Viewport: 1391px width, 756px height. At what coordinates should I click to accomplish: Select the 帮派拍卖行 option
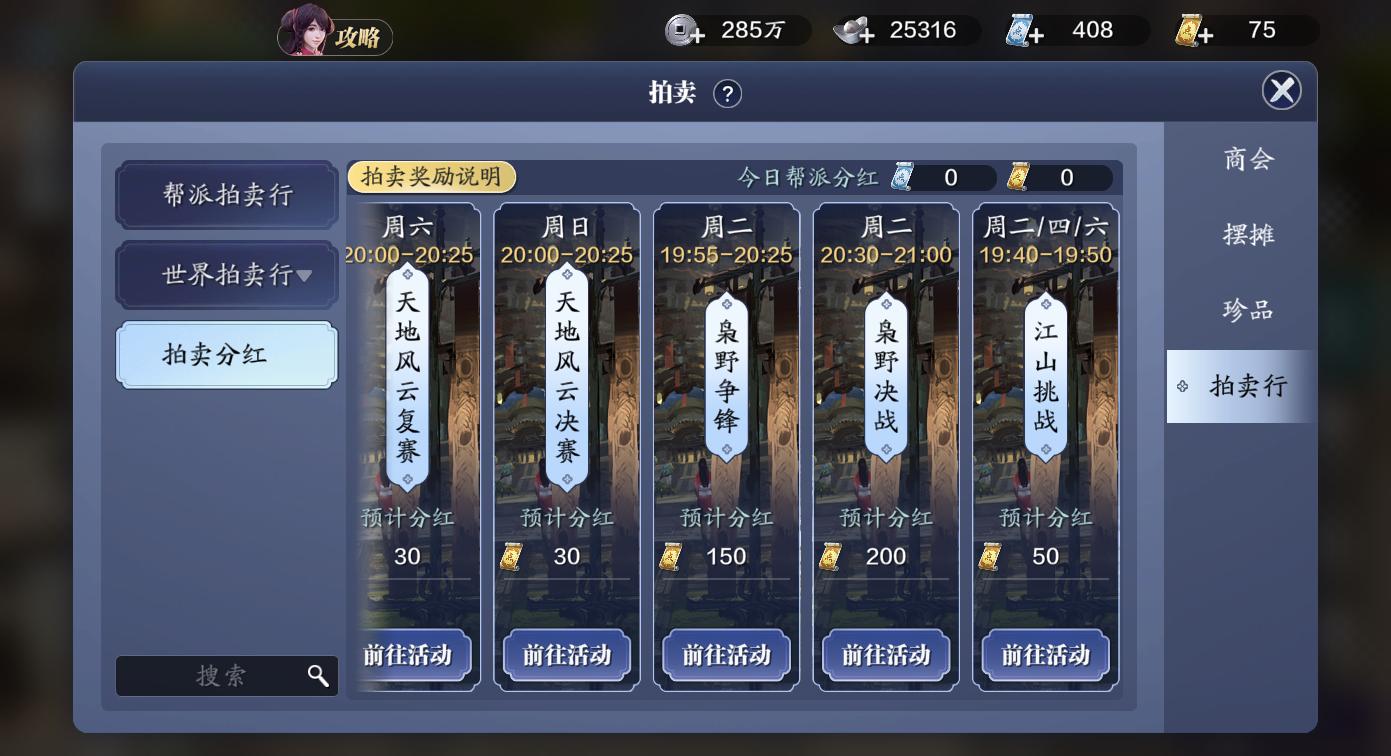[226, 195]
